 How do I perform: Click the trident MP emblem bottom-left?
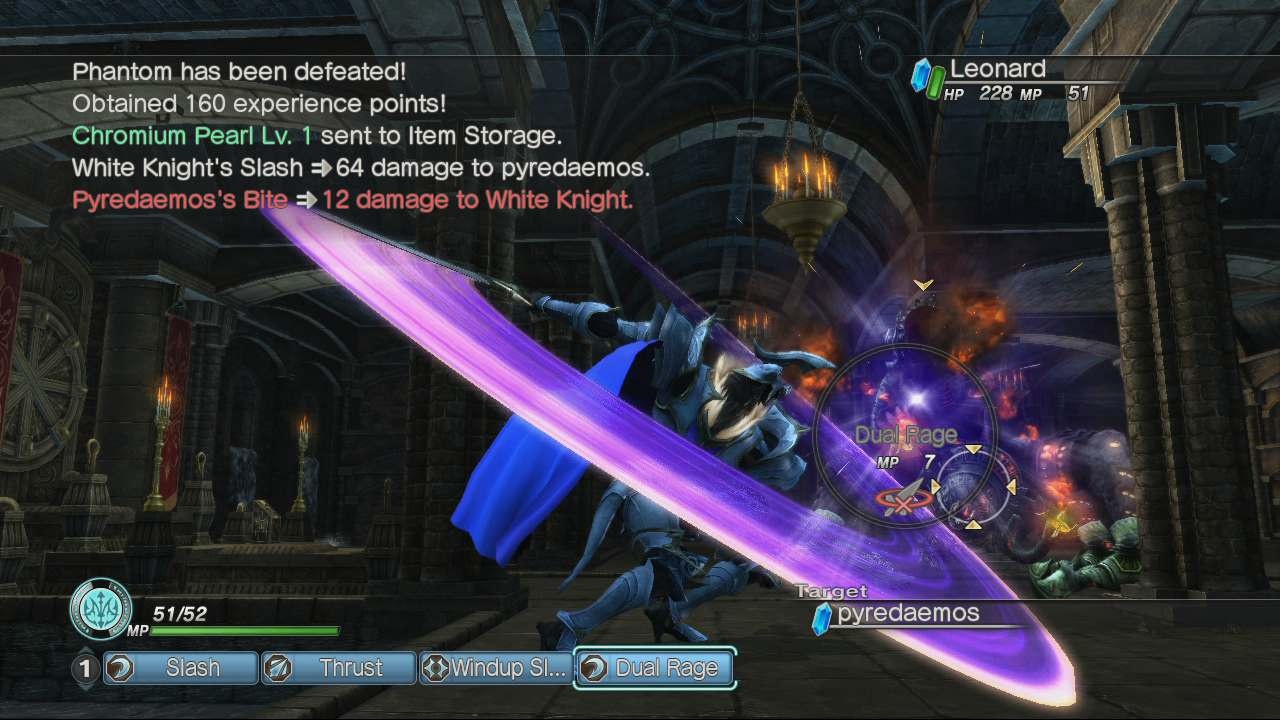(x=100, y=608)
